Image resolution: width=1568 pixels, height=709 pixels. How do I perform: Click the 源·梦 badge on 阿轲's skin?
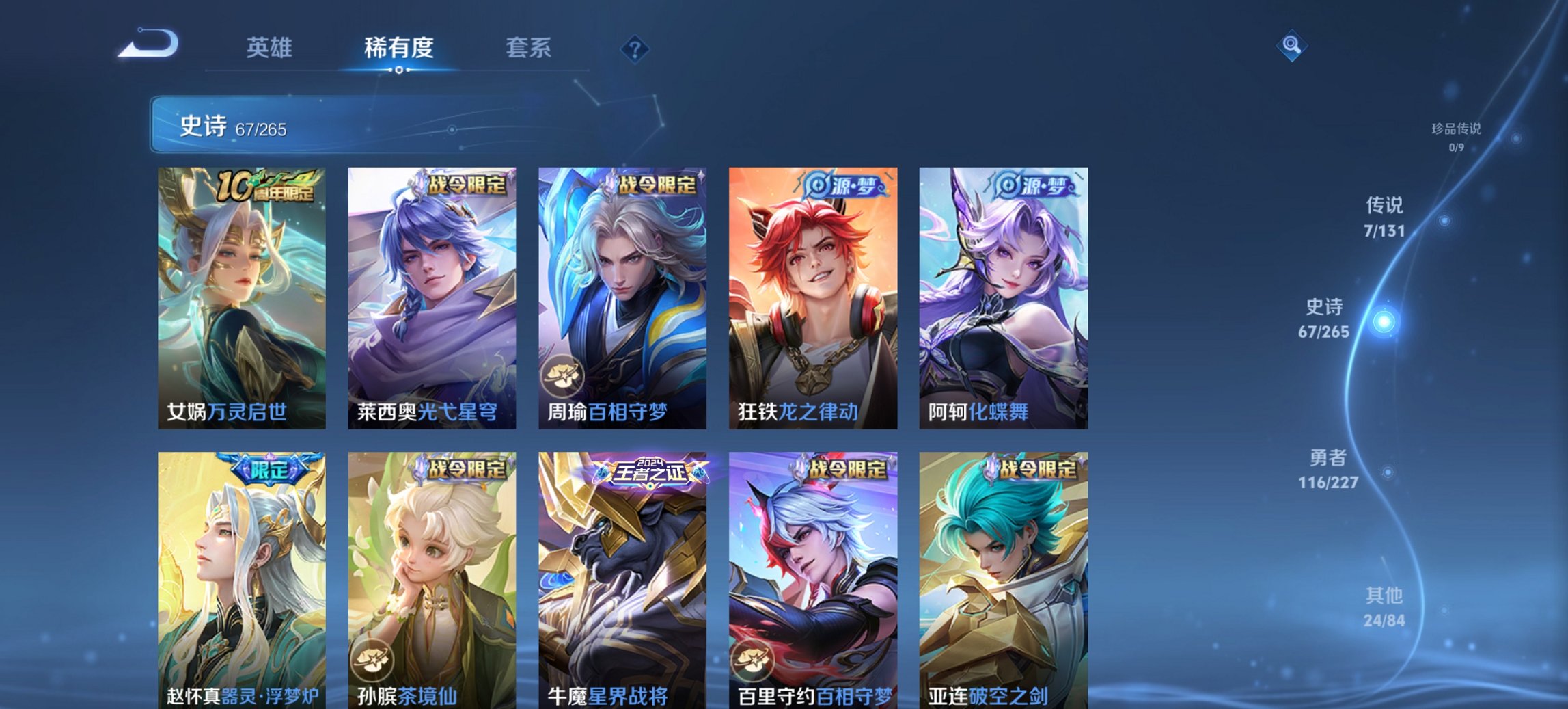1032,186
